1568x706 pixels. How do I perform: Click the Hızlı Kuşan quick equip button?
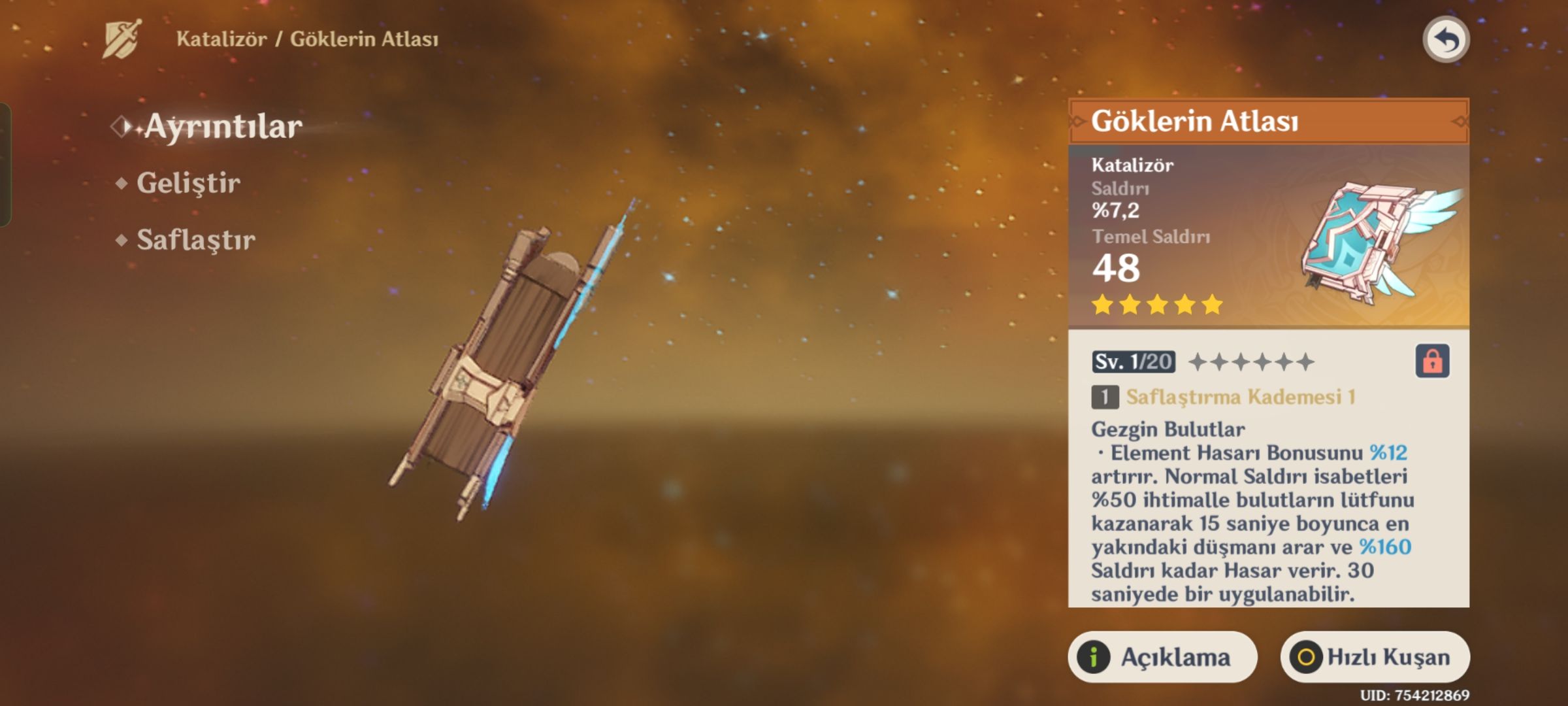click(1375, 657)
